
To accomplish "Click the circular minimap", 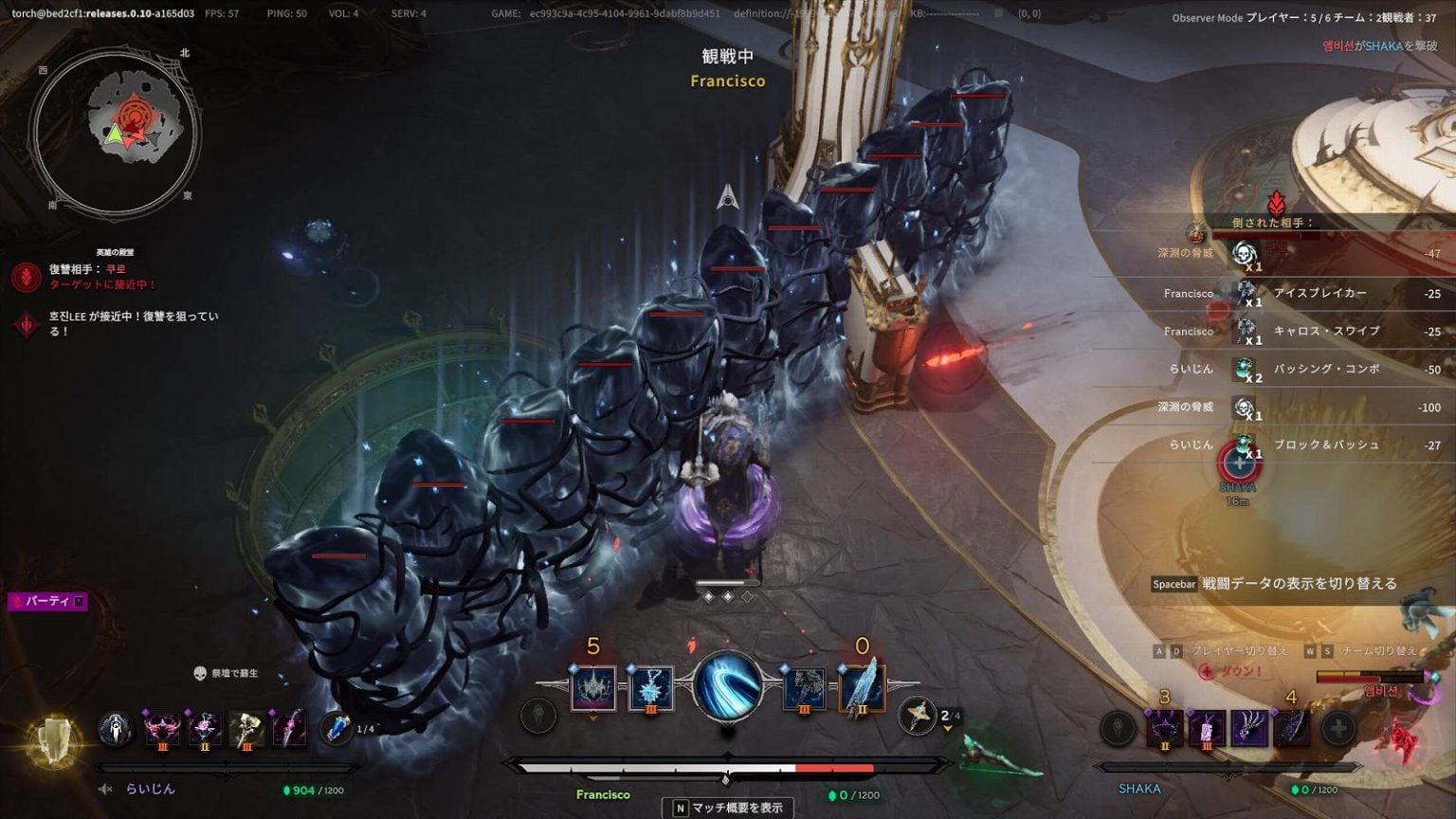I will tap(114, 131).
